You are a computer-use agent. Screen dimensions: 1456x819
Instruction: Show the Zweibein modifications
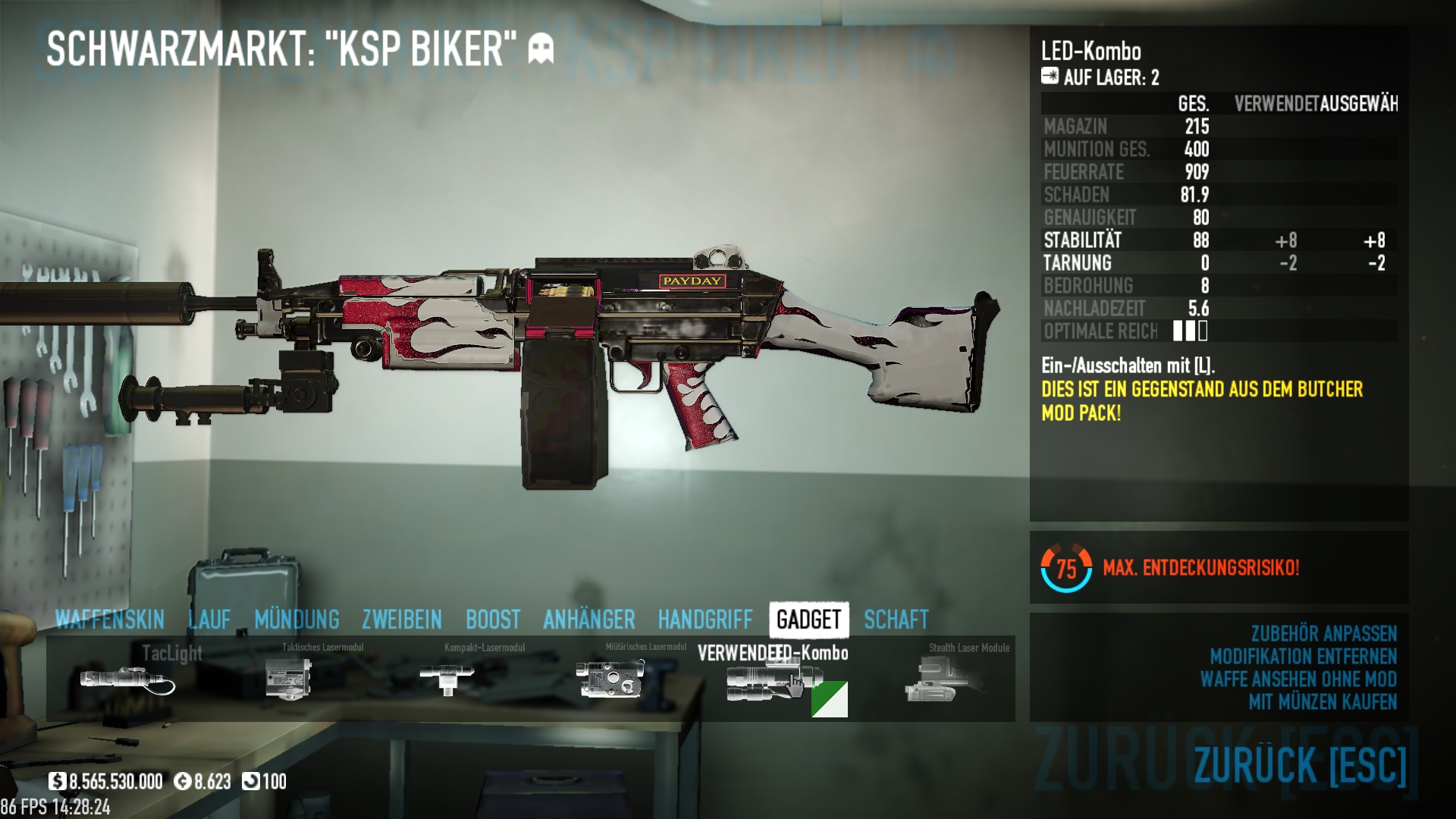point(402,620)
